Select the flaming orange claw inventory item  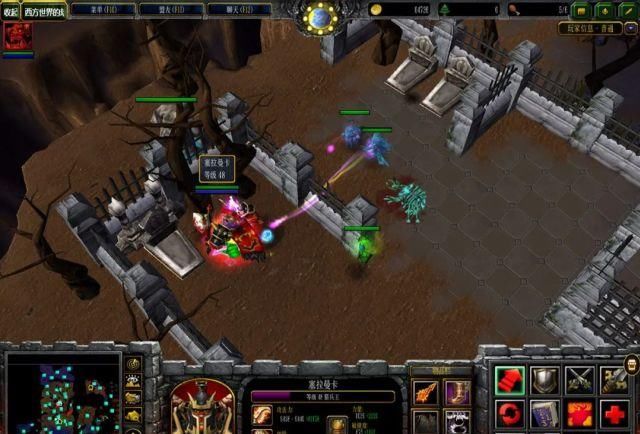[x=425, y=392]
